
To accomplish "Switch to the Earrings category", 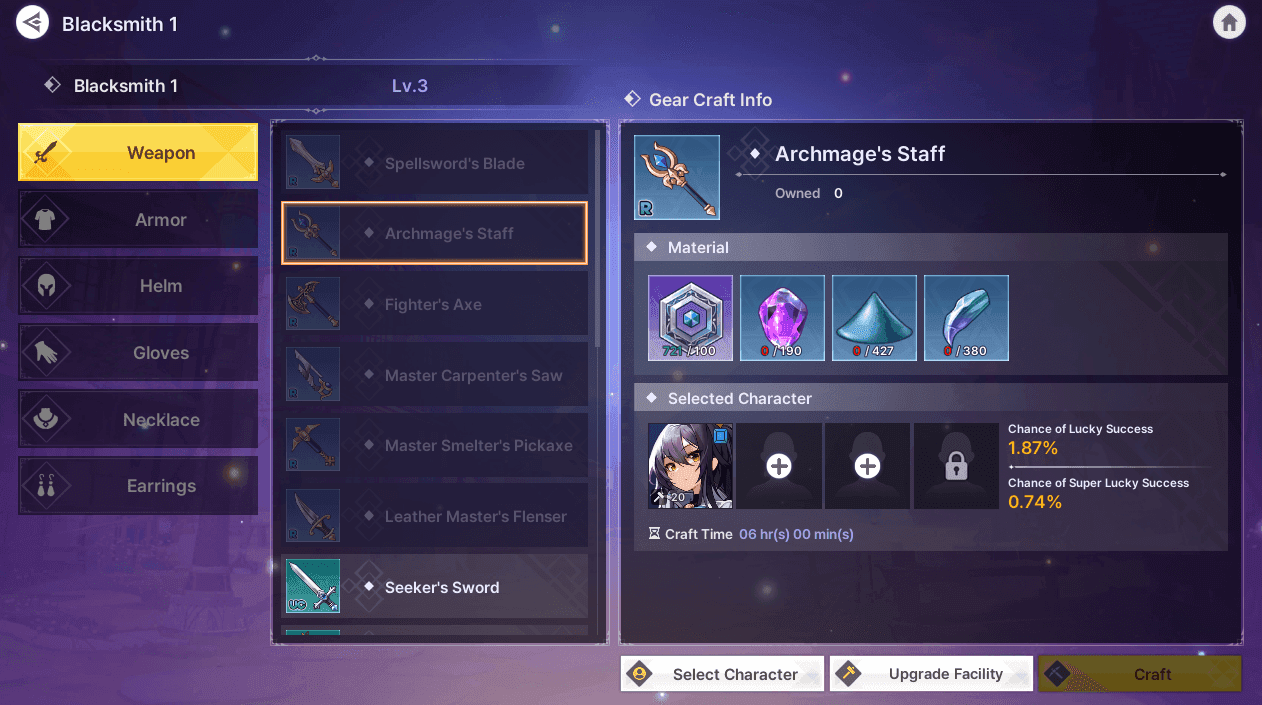I will click(x=138, y=486).
